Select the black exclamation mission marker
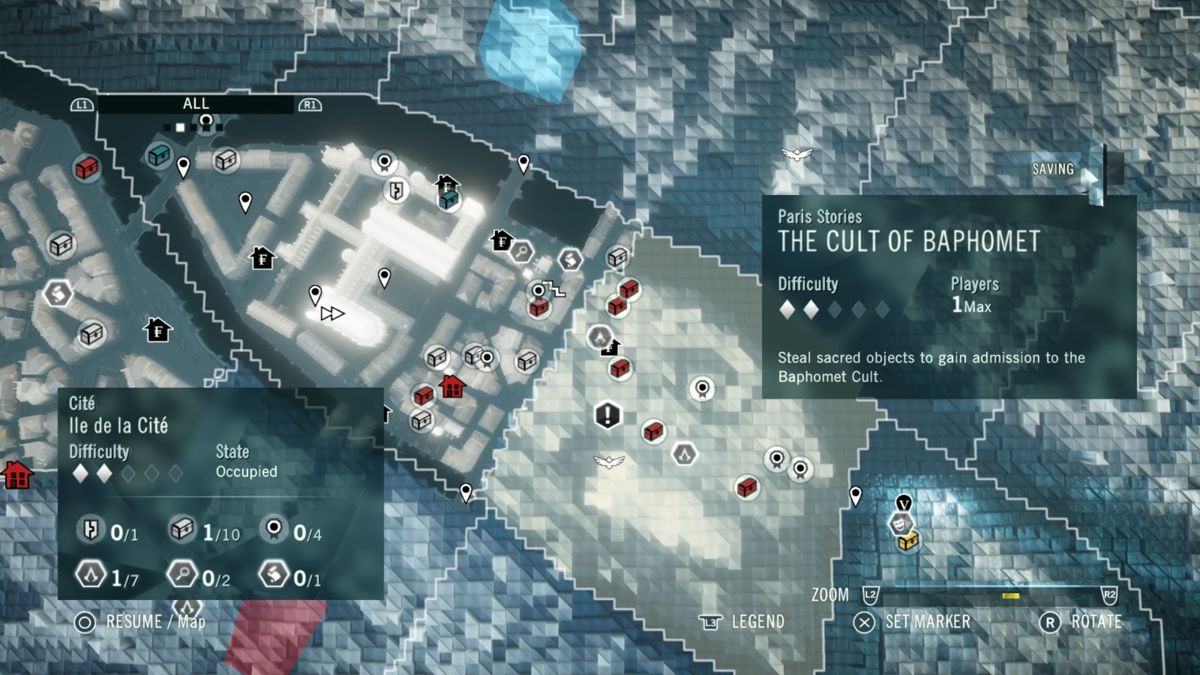 click(607, 414)
